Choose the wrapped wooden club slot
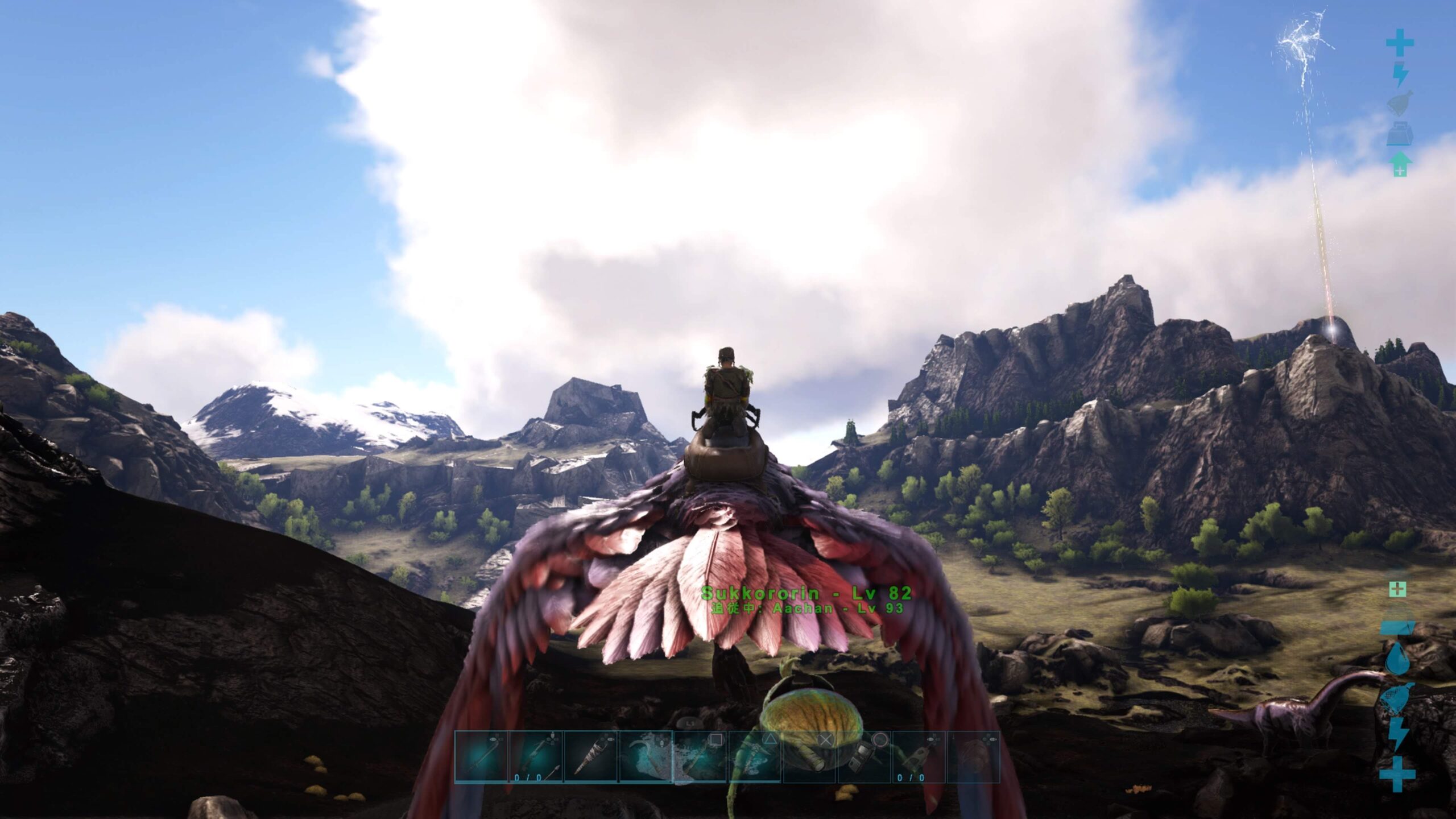Screen dimensions: 1456x819 [x=590, y=757]
